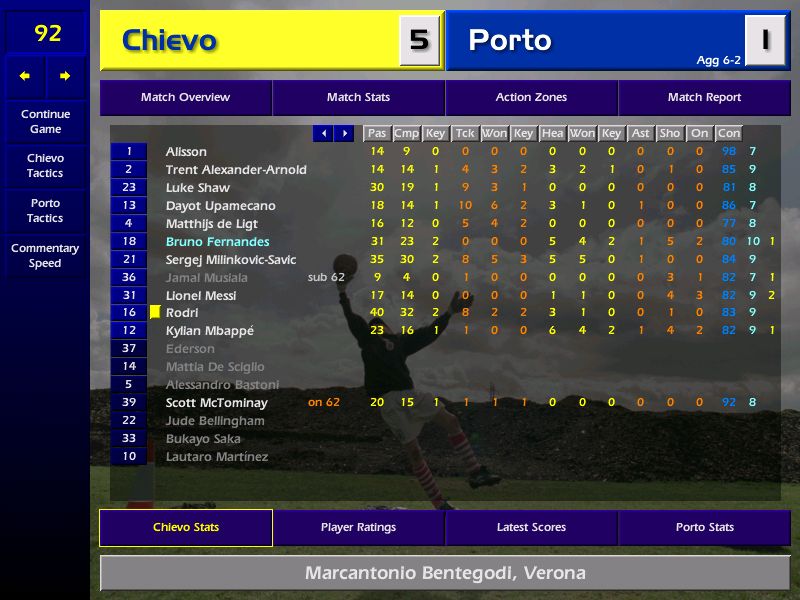Change the Commentary Speed
Viewport: 800px width, 600px height.
coord(45,256)
